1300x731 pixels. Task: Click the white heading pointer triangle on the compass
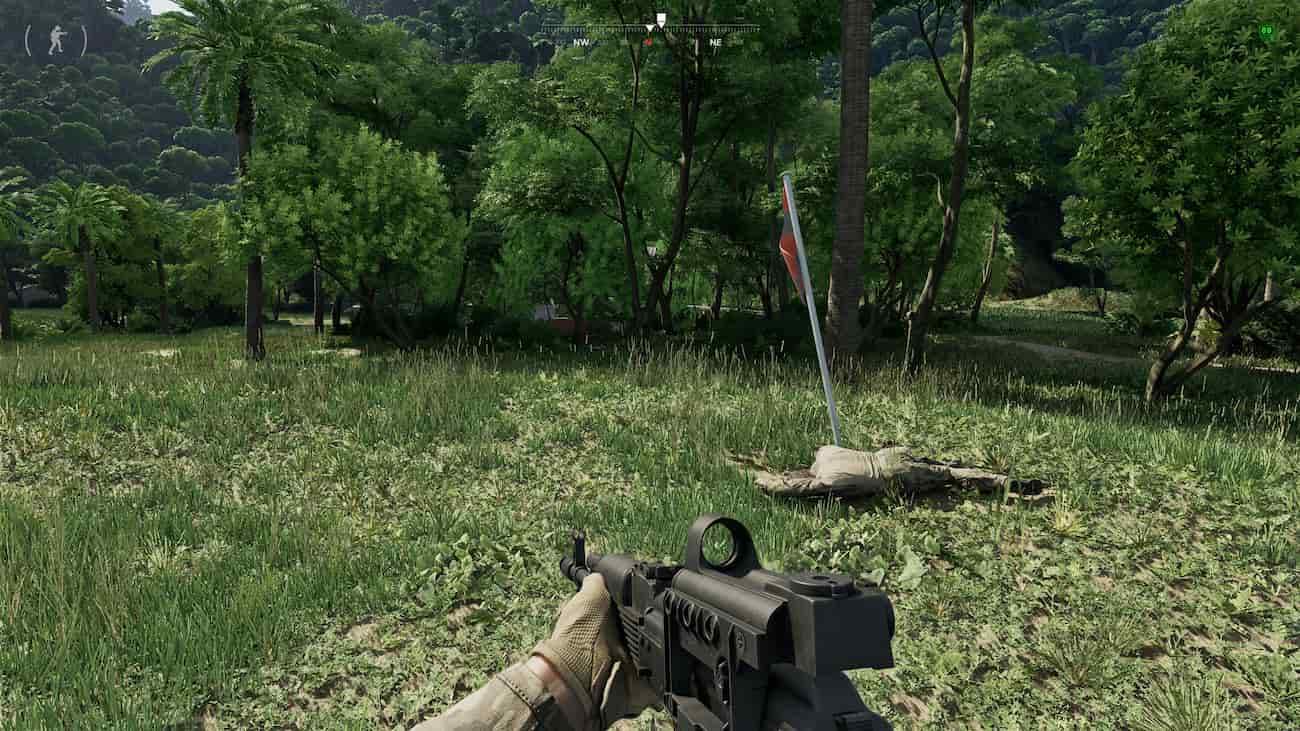(x=650, y=28)
